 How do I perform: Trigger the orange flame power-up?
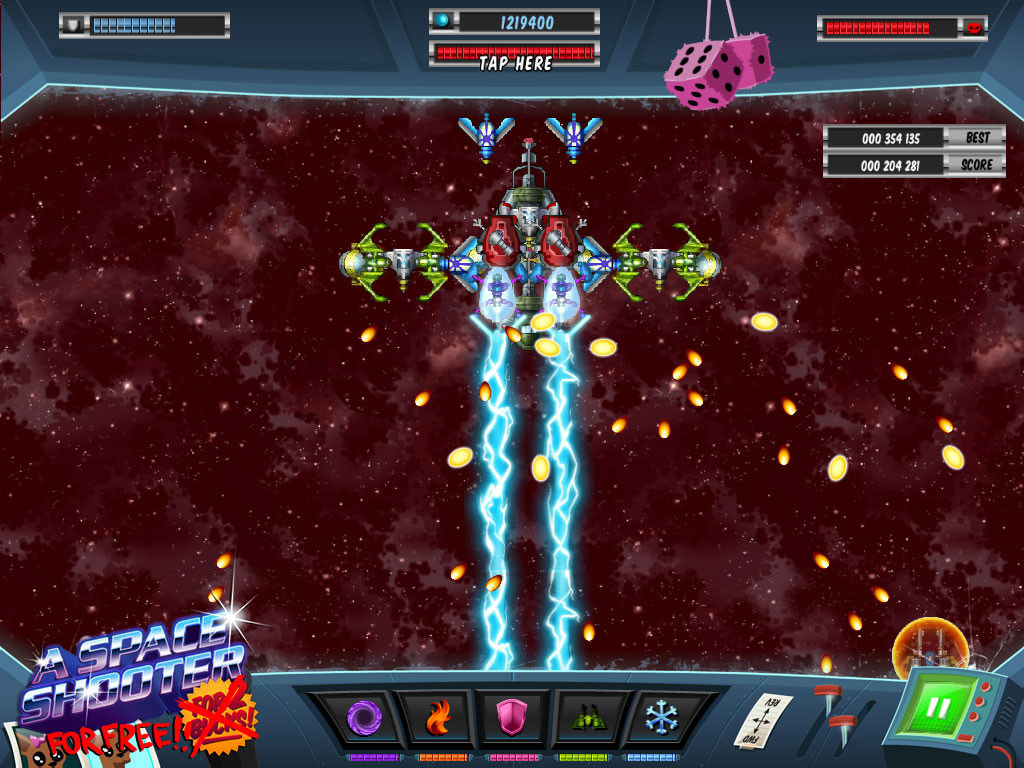(437, 717)
